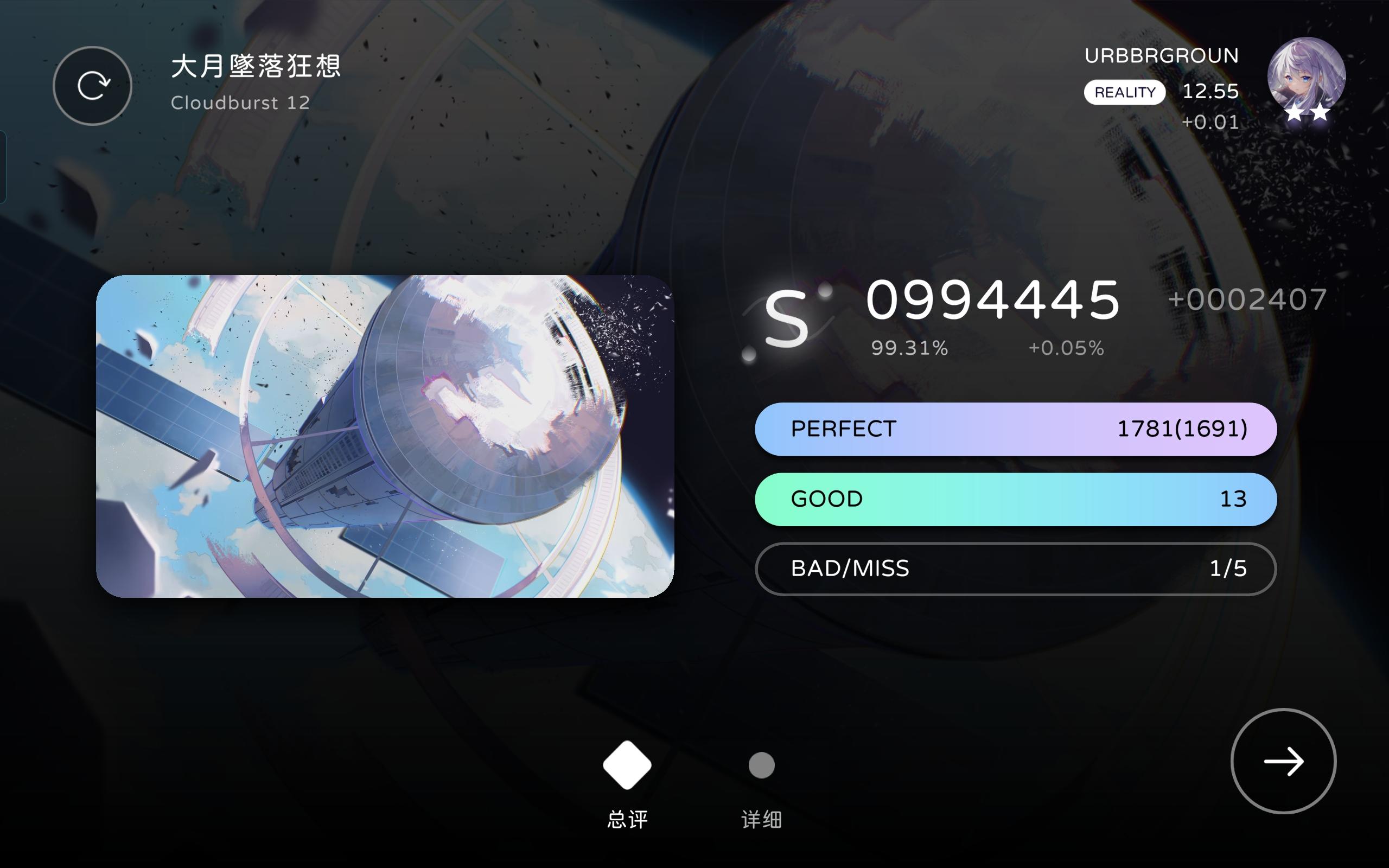Click the GOOD count result bar
The height and width of the screenshot is (868, 1389).
tap(1016, 499)
